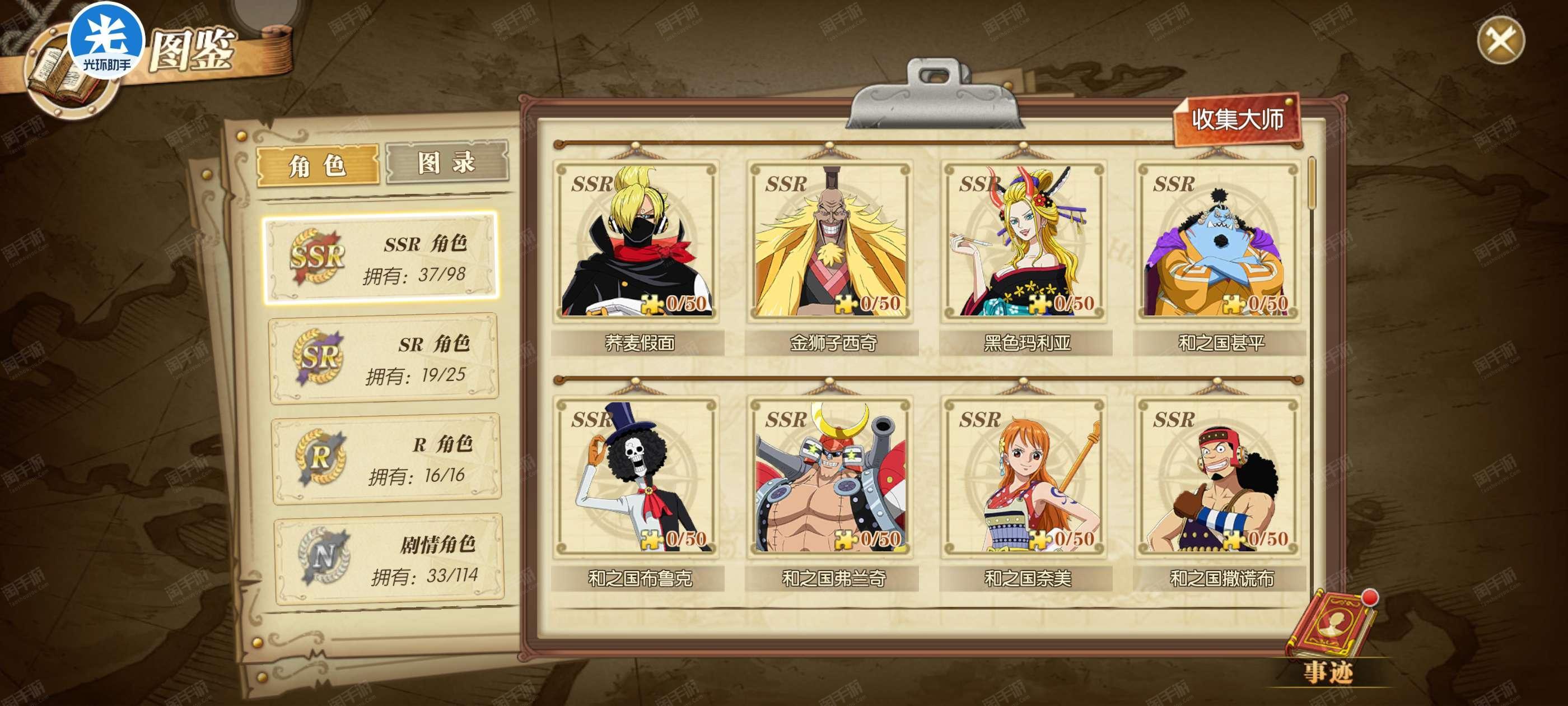Open the 剧情角色 category
This screenshot has width=1568, height=706.
[x=389, y=559]
